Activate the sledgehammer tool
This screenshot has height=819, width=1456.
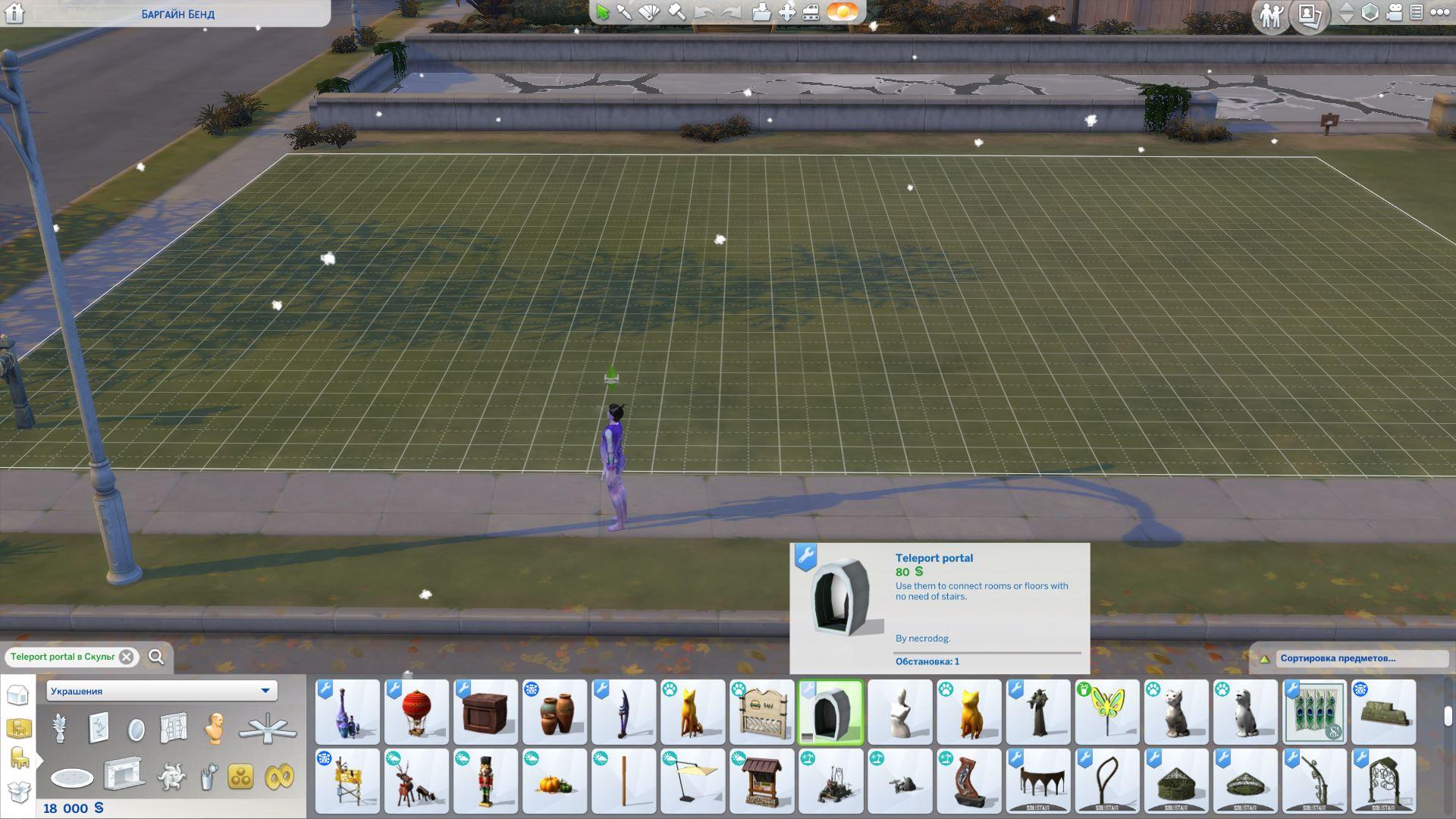[x=676, y=12]
